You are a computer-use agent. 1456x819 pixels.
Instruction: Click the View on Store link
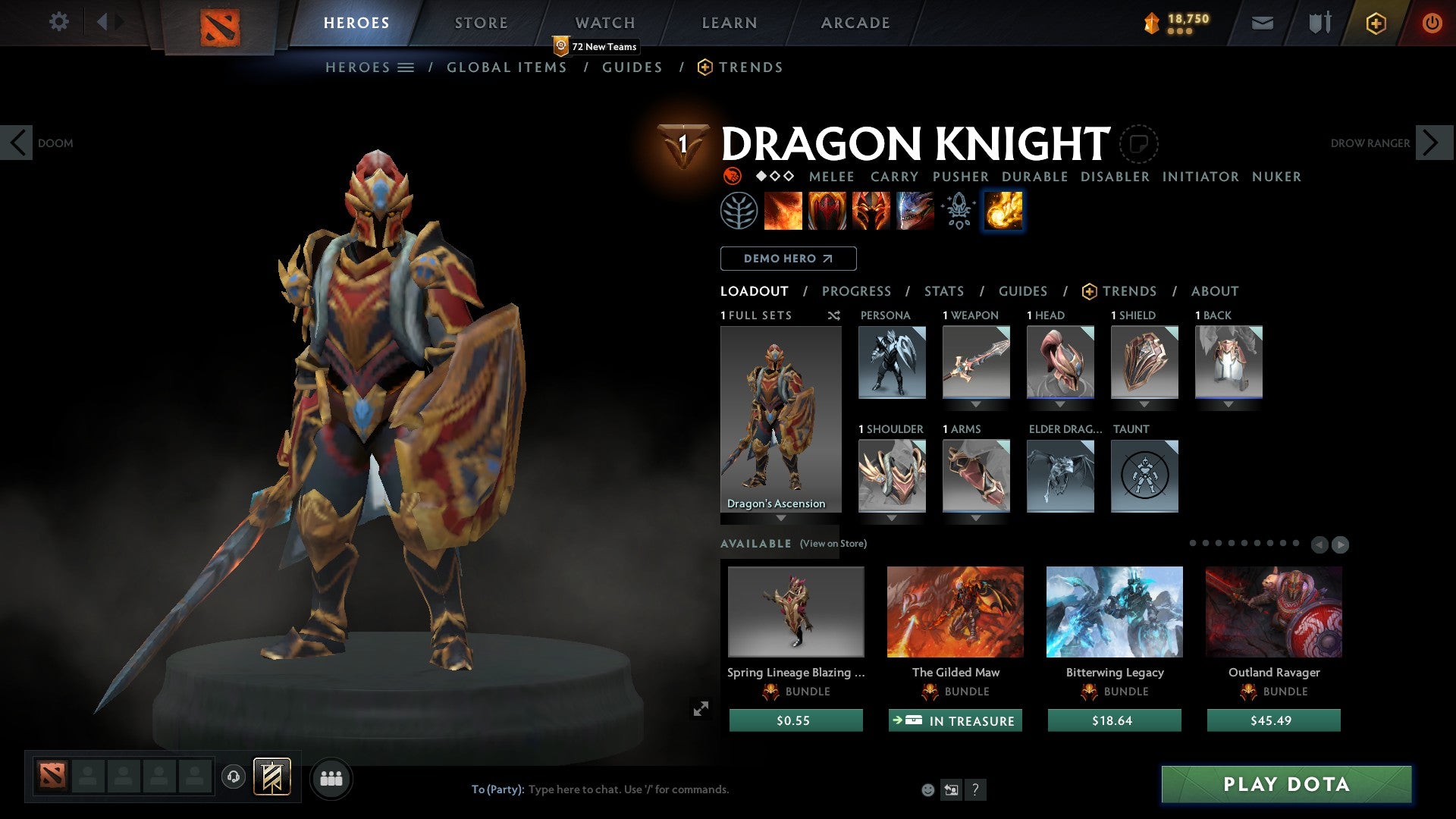coord(833,544)
